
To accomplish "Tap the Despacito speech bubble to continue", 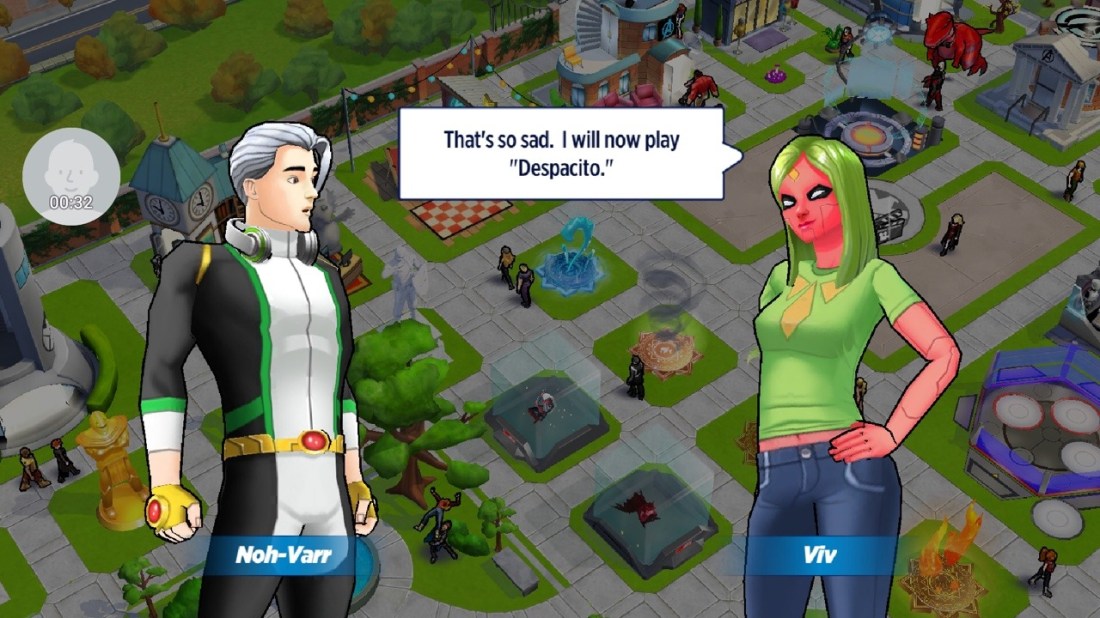I will 561,153.
